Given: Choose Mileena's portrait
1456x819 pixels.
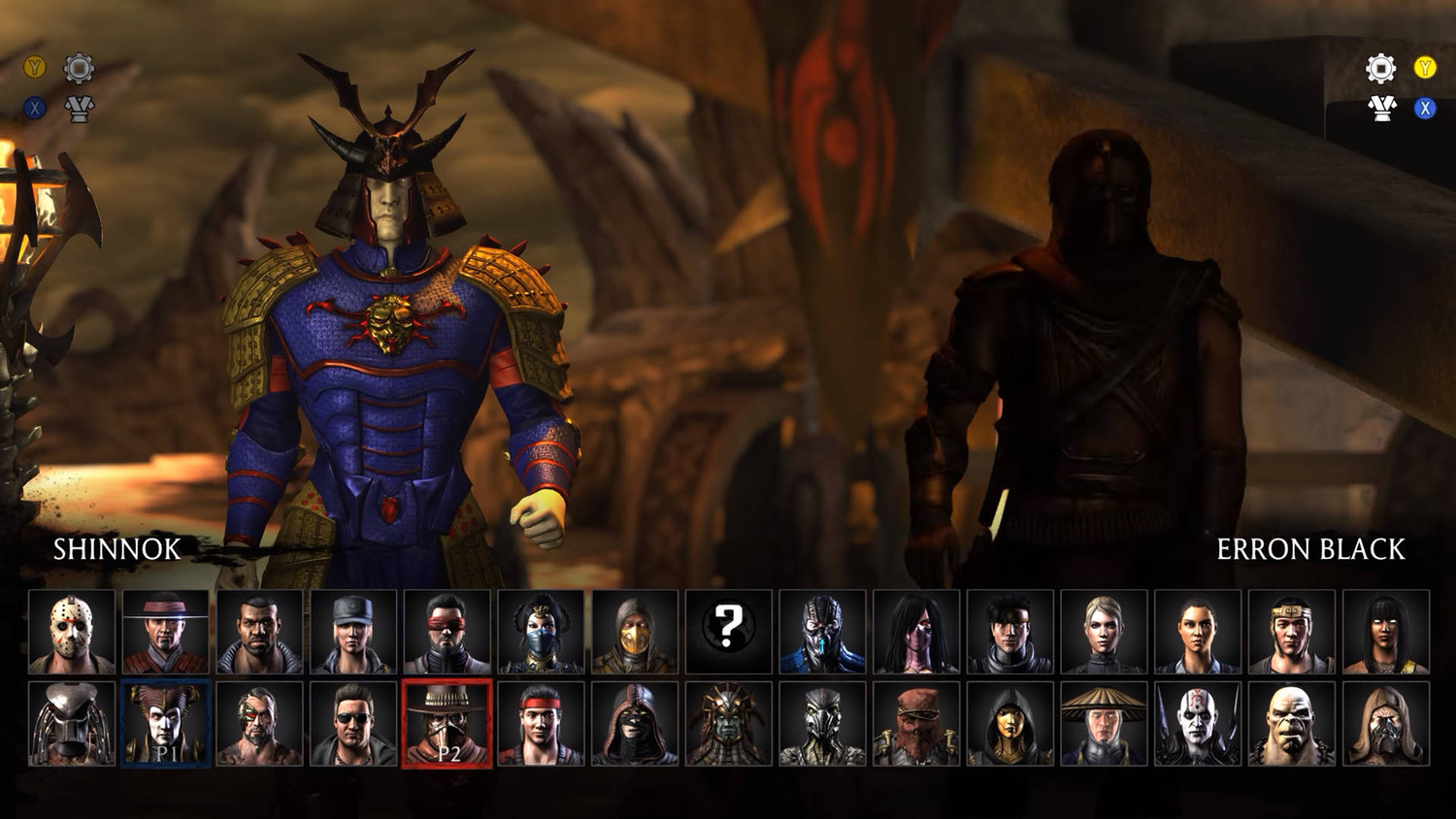Looking at the screenshot, I should pyautogui.click(x=916, y=632).
